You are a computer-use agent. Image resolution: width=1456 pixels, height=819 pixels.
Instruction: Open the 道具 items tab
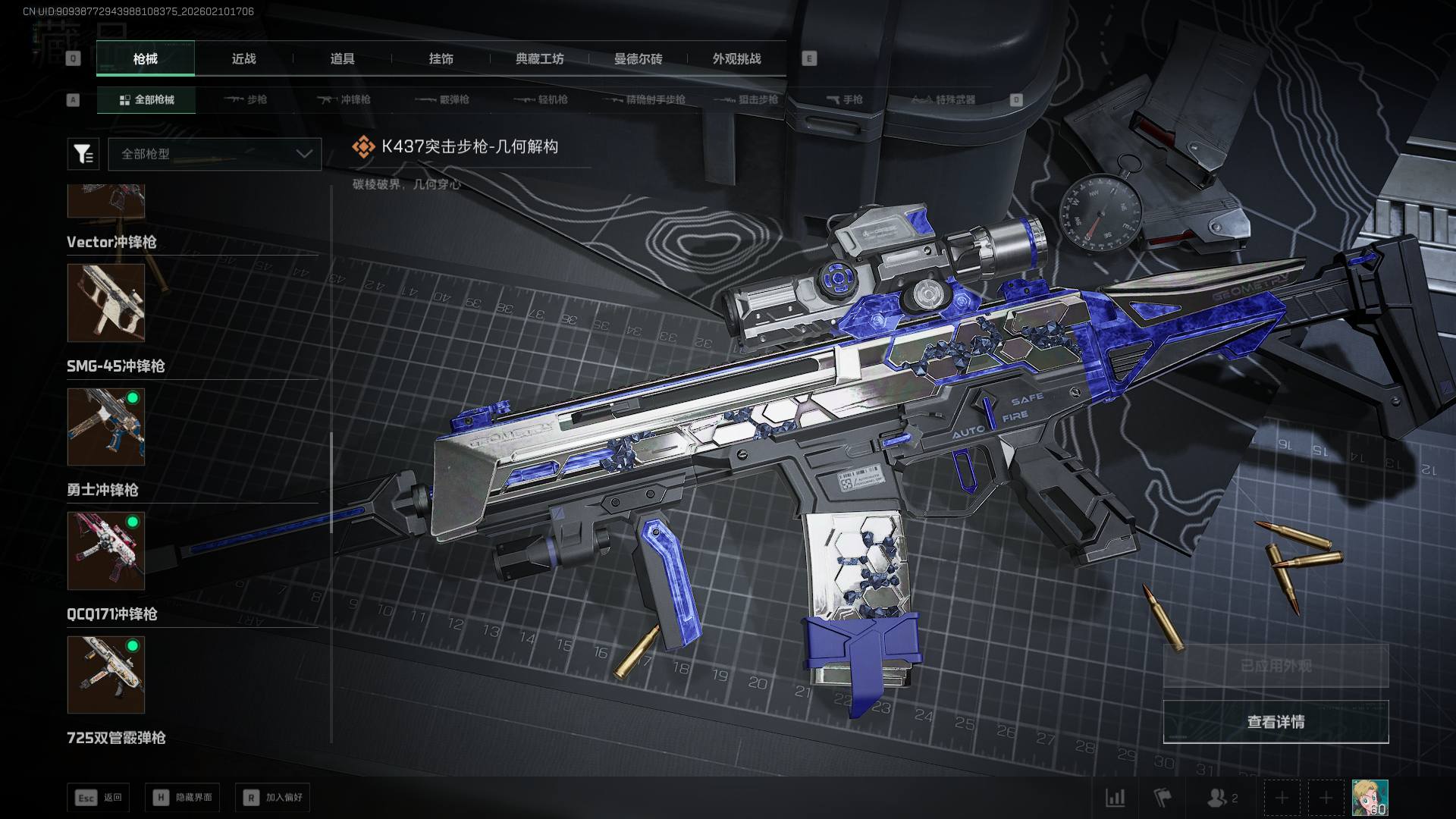click(342, 58)
